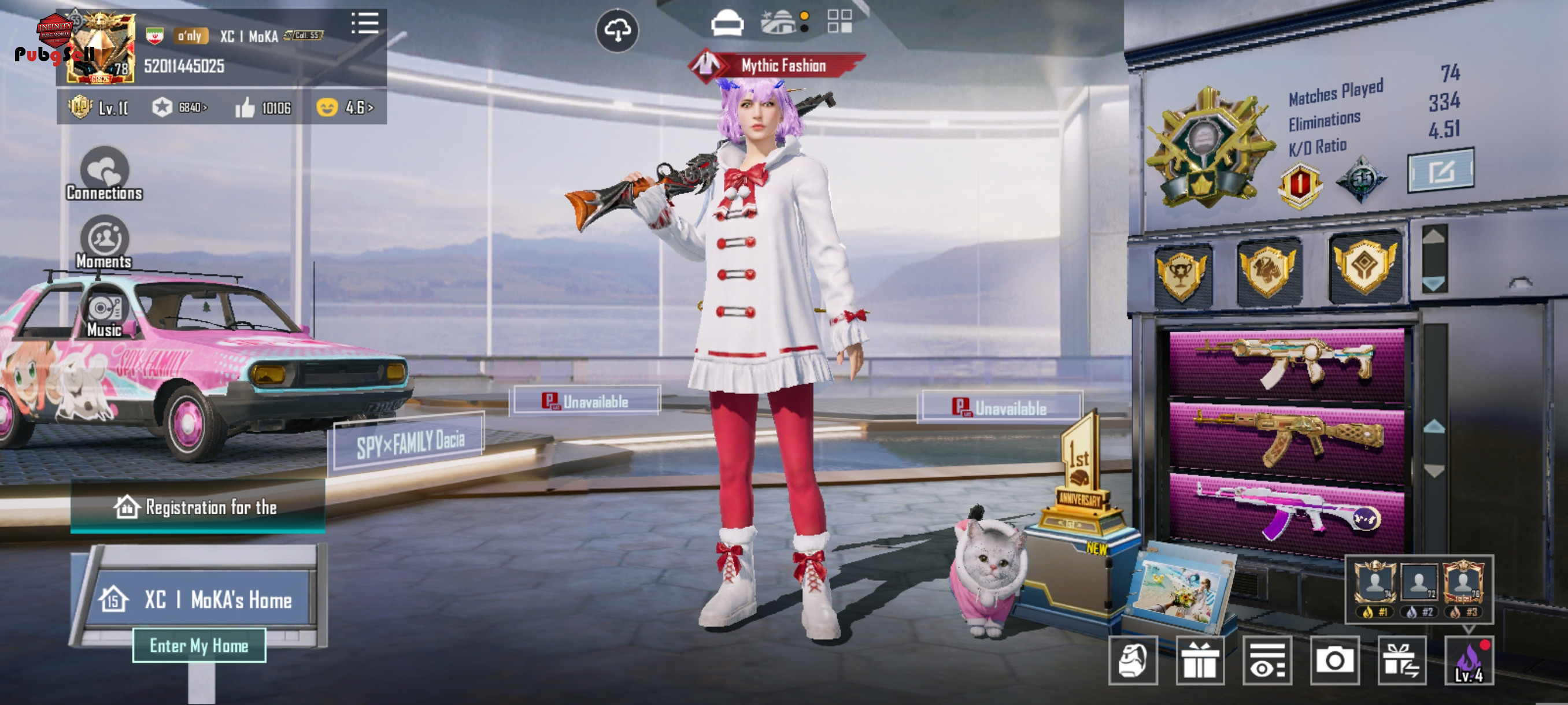Click the player avatar frame
Image resolution: width=1568 pixels, height=705 pixels.
(101, 49)
